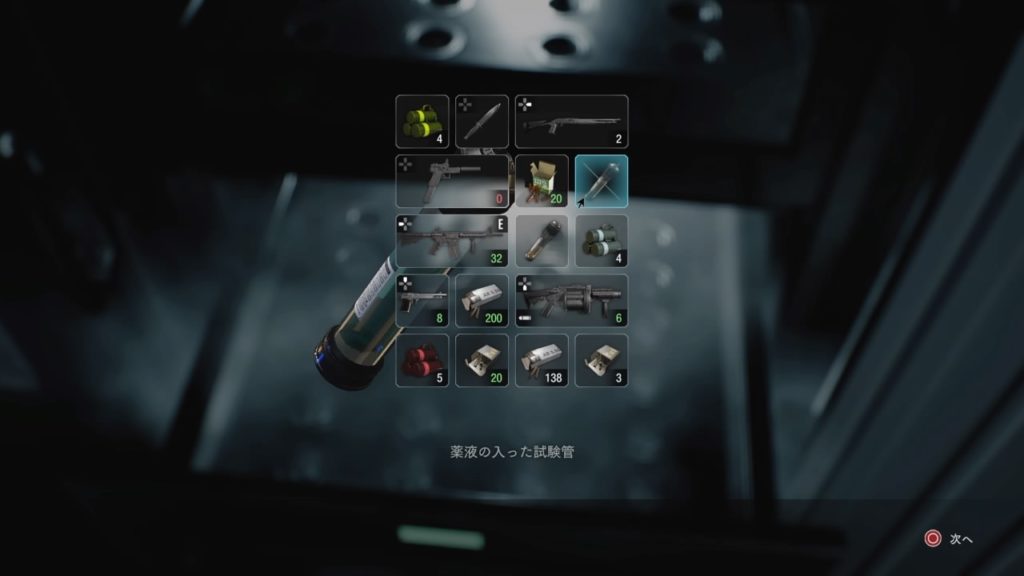Image resolution: width=1024 pixels, height=576 pixels.
Task: Choose the combat knife slot
Action: [x=482, y=121]
